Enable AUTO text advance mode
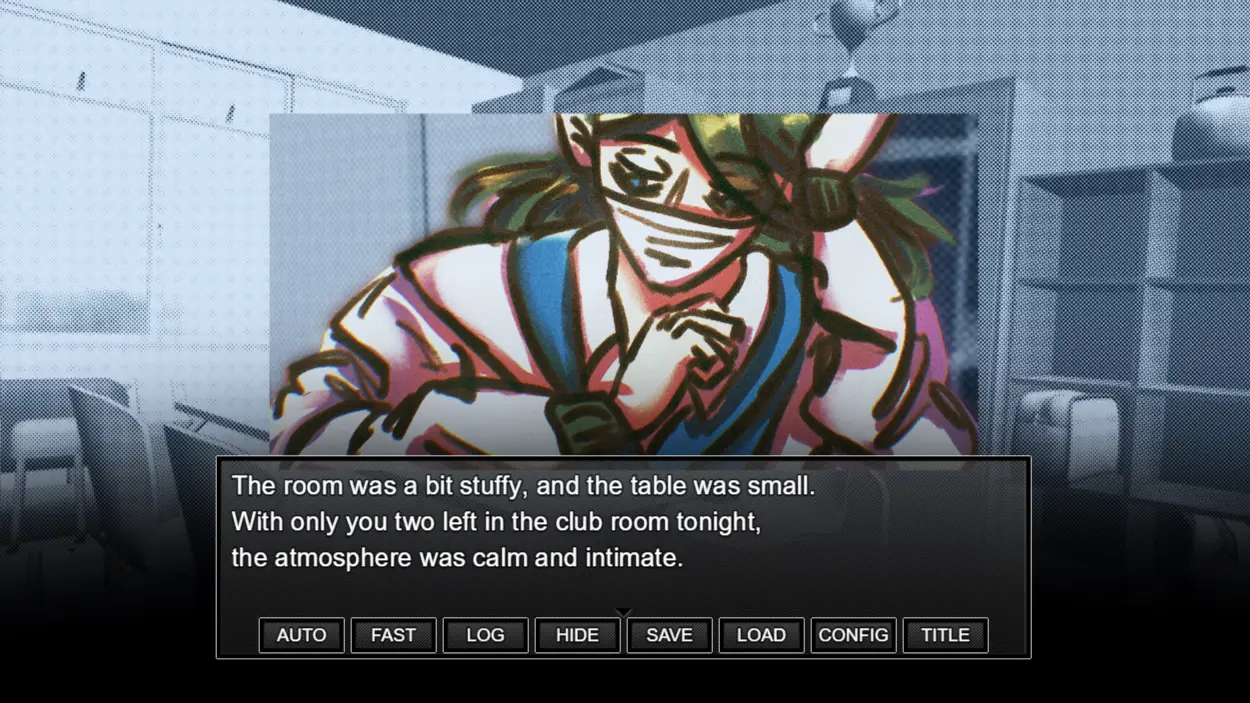 [301, 635]
